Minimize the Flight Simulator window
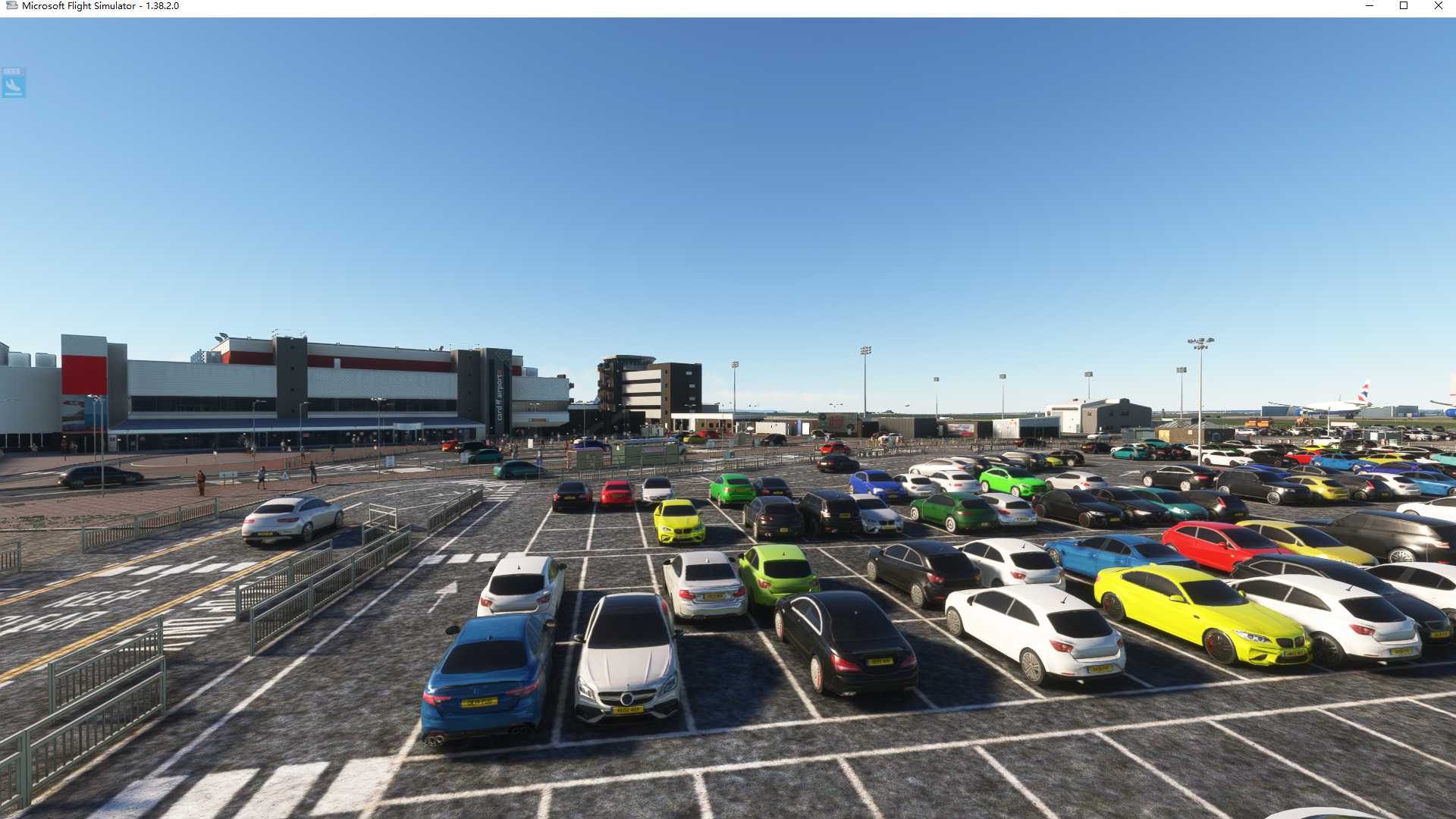 point(1370,6)
